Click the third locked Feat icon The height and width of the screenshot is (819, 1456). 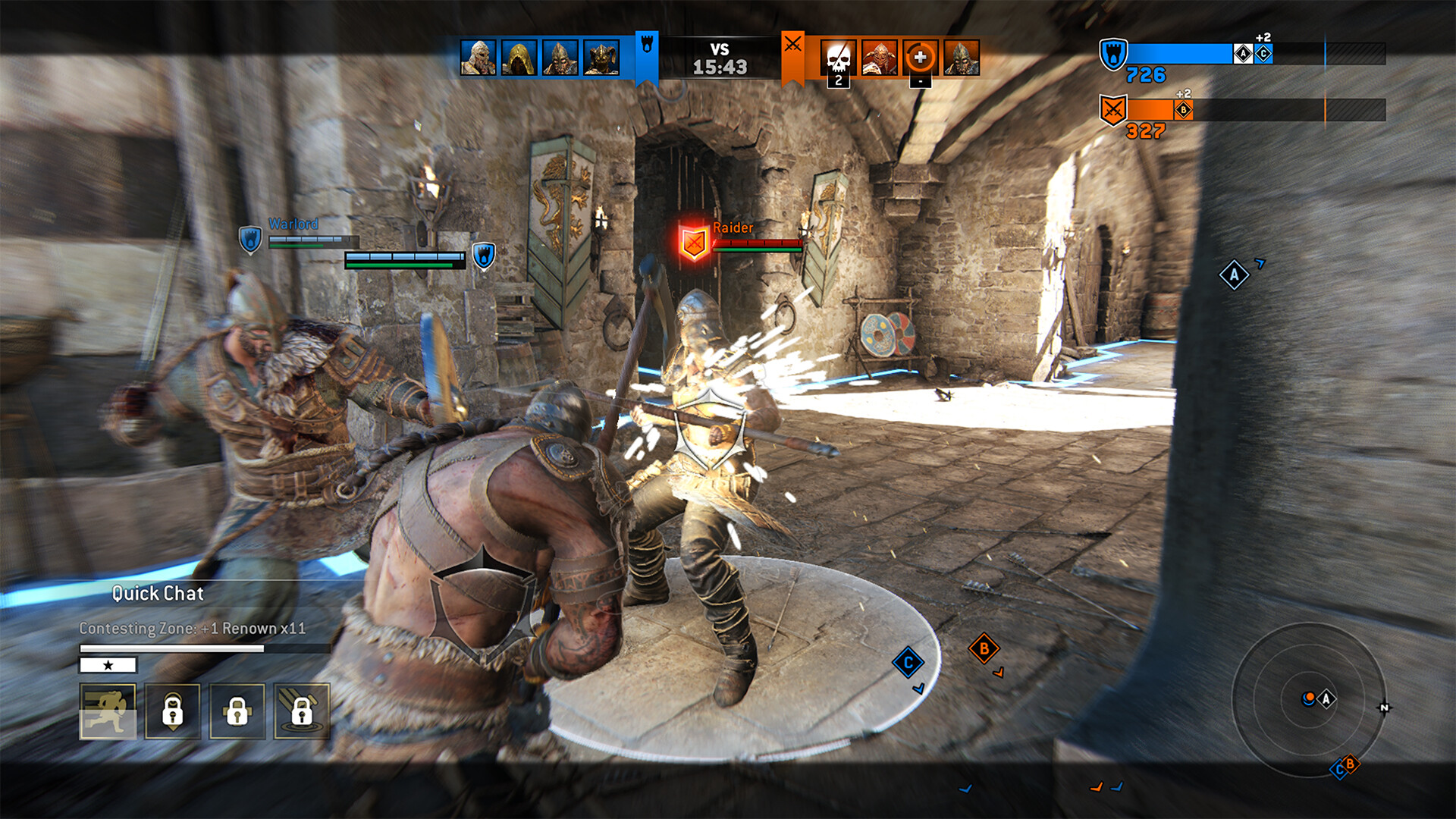(x=236, y=711)
